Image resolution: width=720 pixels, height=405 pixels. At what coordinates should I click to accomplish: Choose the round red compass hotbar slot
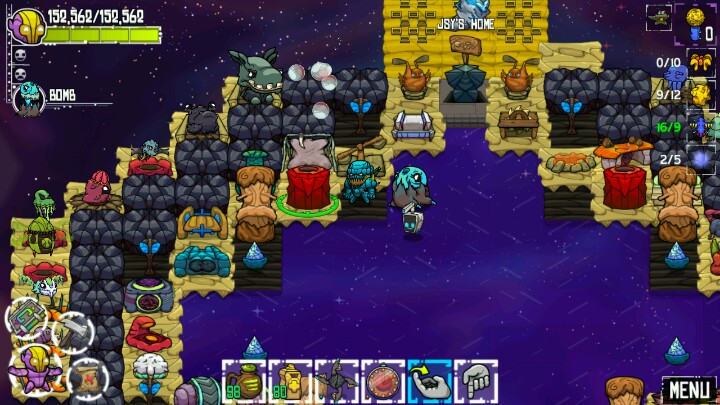coord(384,382)
